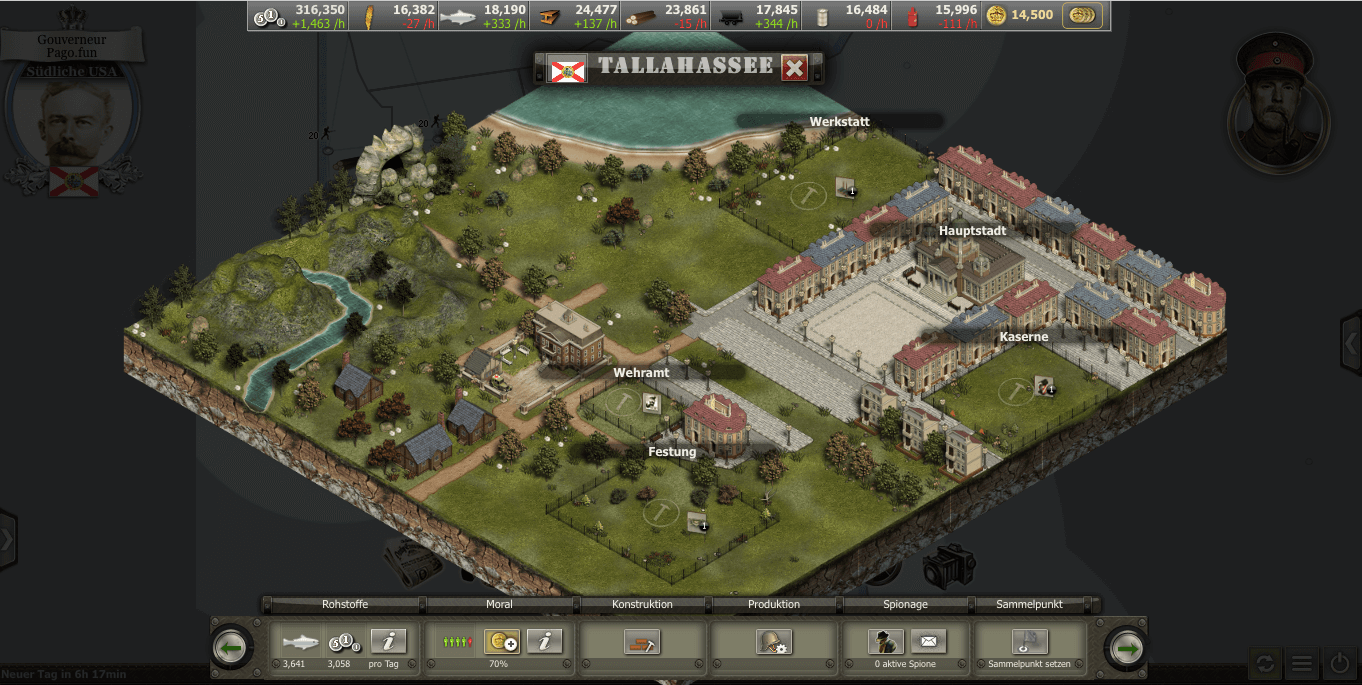Viewport: 1362px width, 685px height.
Task: Switch to the Moral tab
Action: [x=499, y=604]
